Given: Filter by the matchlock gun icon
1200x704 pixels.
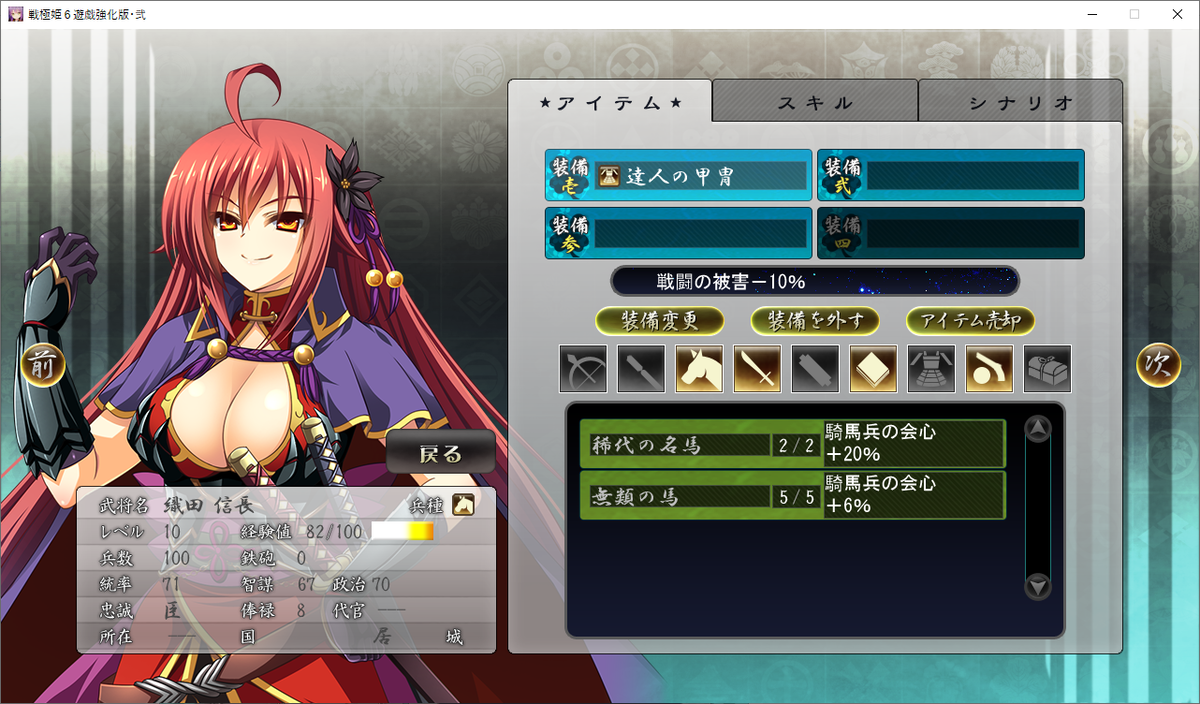Looking at the screenshot, I should click(x=989, y=369).
